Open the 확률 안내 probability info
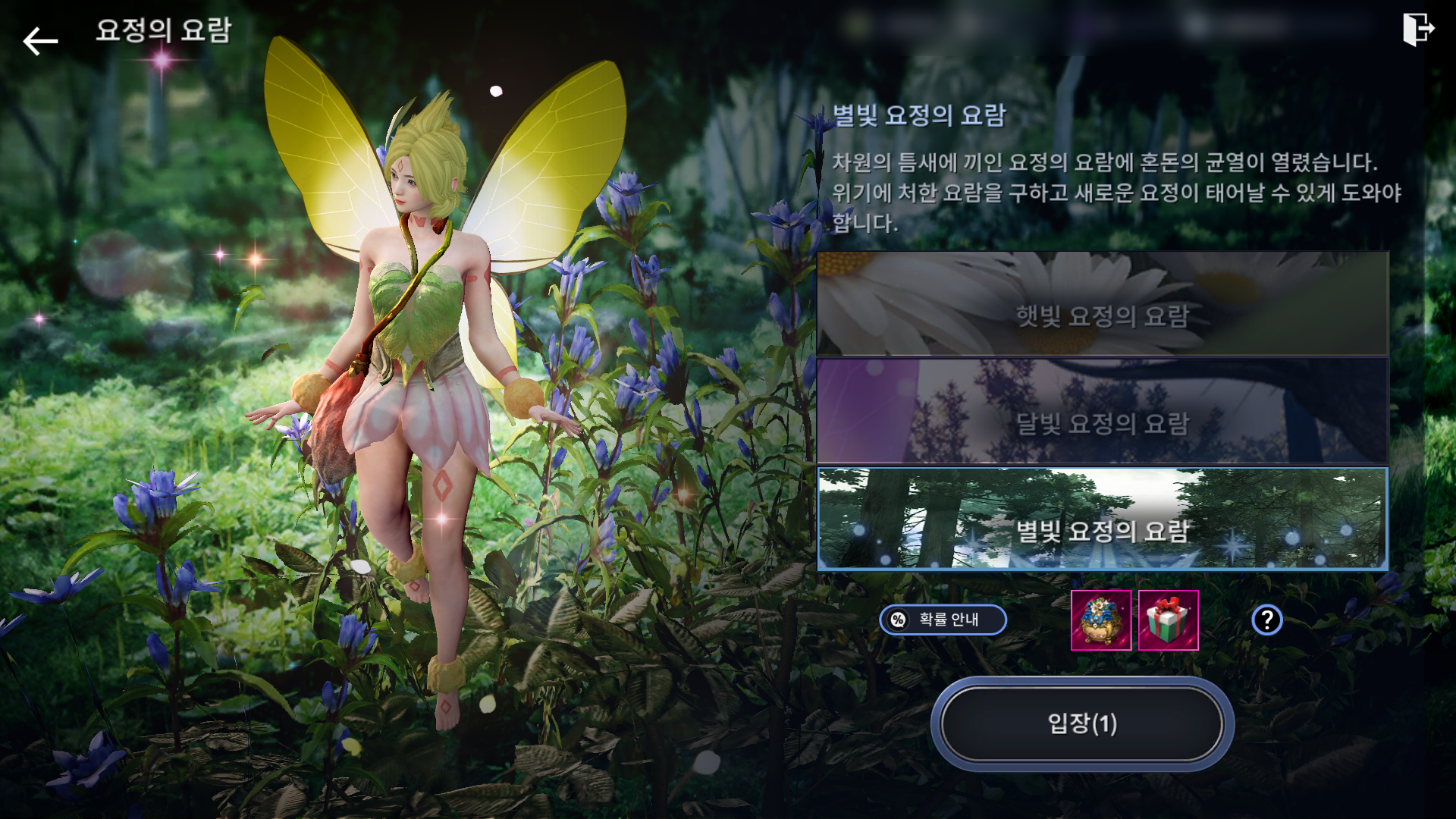The height and width of the screenshot is (819, 1456). click(x=943, y=620)
